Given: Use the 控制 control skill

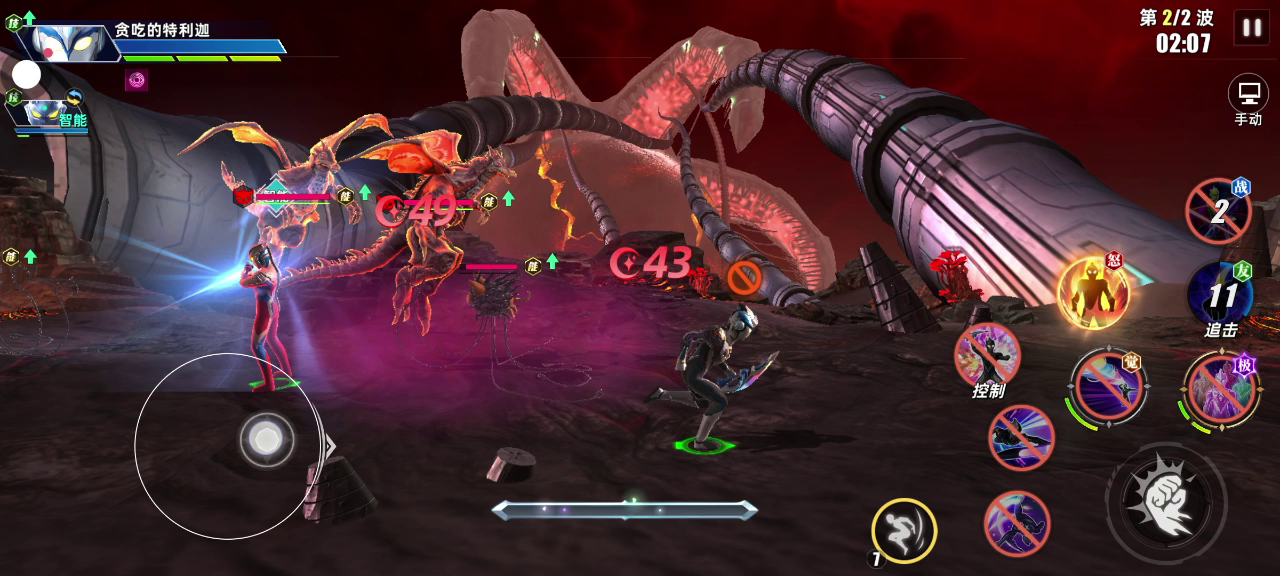Looking at the screenshot, I should [x=987, y=355].
